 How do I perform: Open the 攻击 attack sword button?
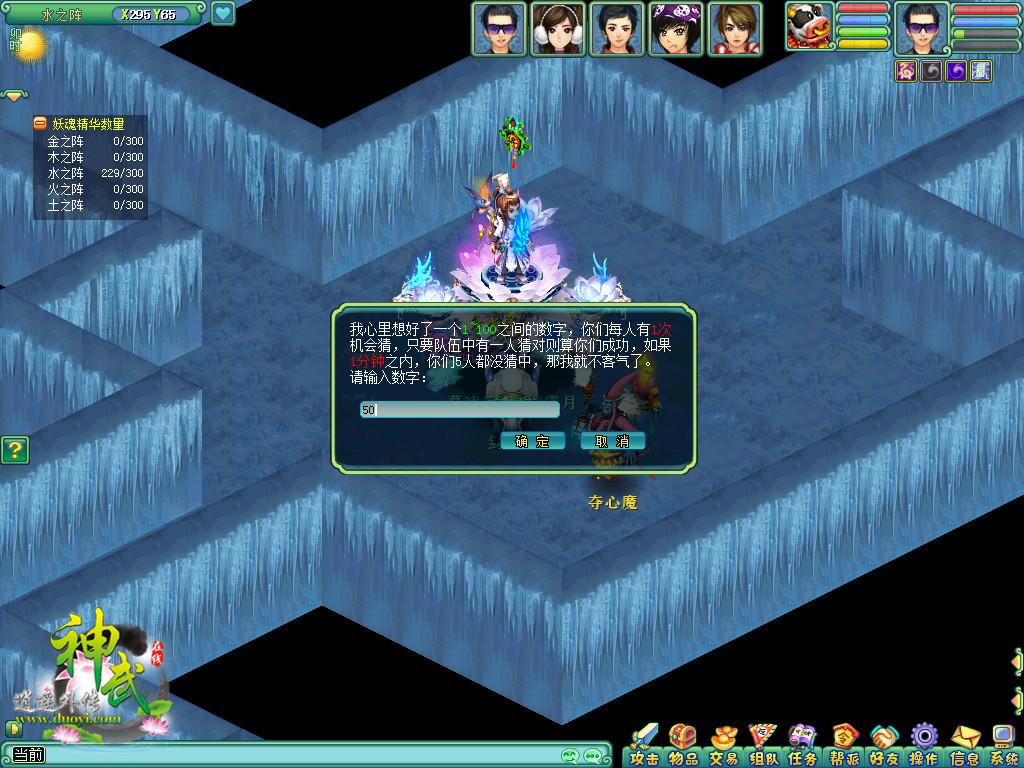click(x=645, y=745)
